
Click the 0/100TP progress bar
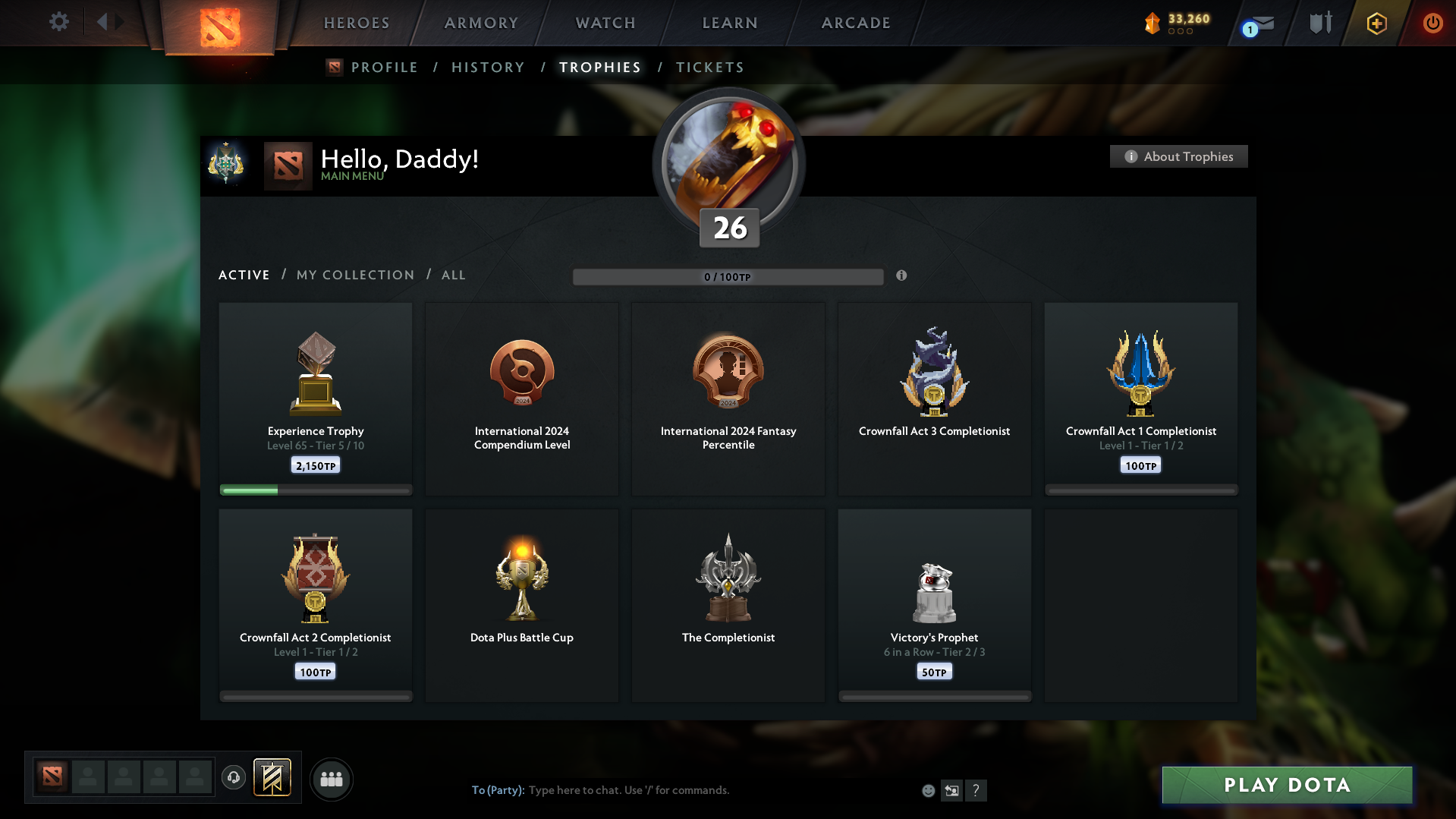click(x=728, y=276)
